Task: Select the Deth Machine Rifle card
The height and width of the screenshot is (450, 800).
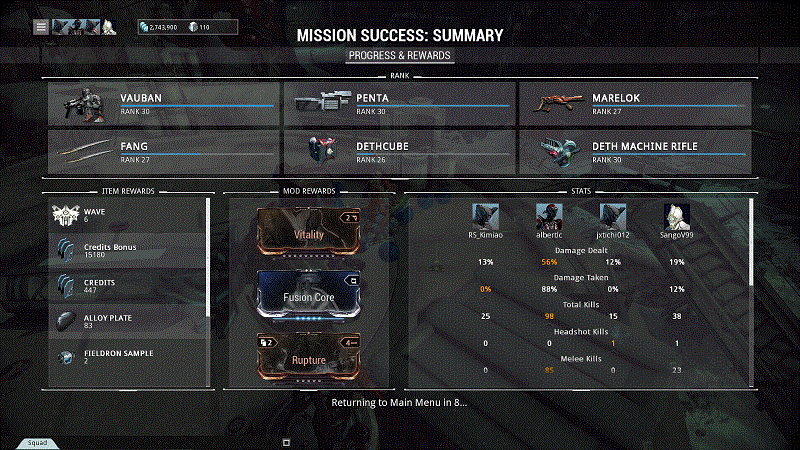Action: tap(635, 151)
